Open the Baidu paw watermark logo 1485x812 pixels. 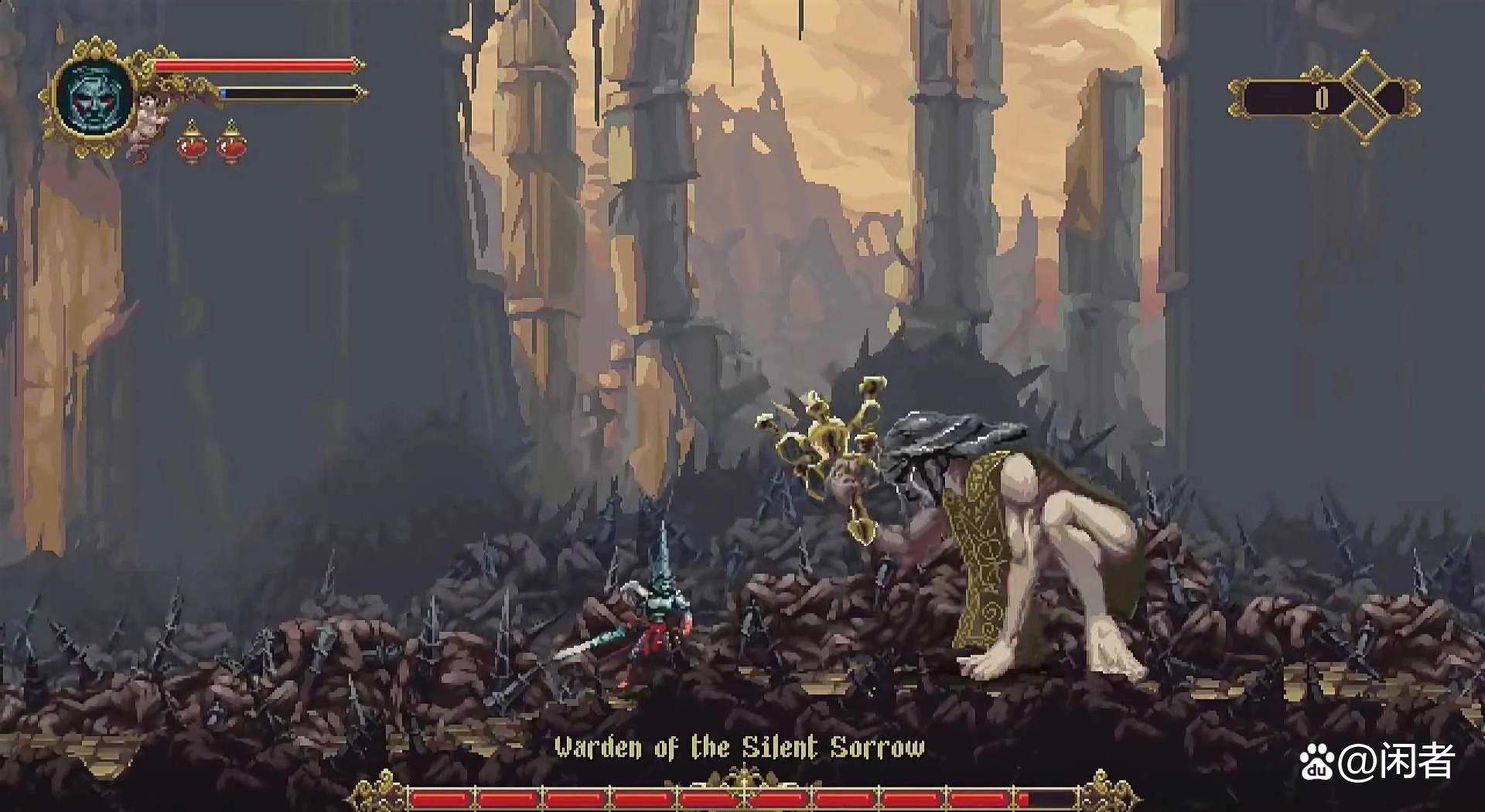(x=1318, y=763)
